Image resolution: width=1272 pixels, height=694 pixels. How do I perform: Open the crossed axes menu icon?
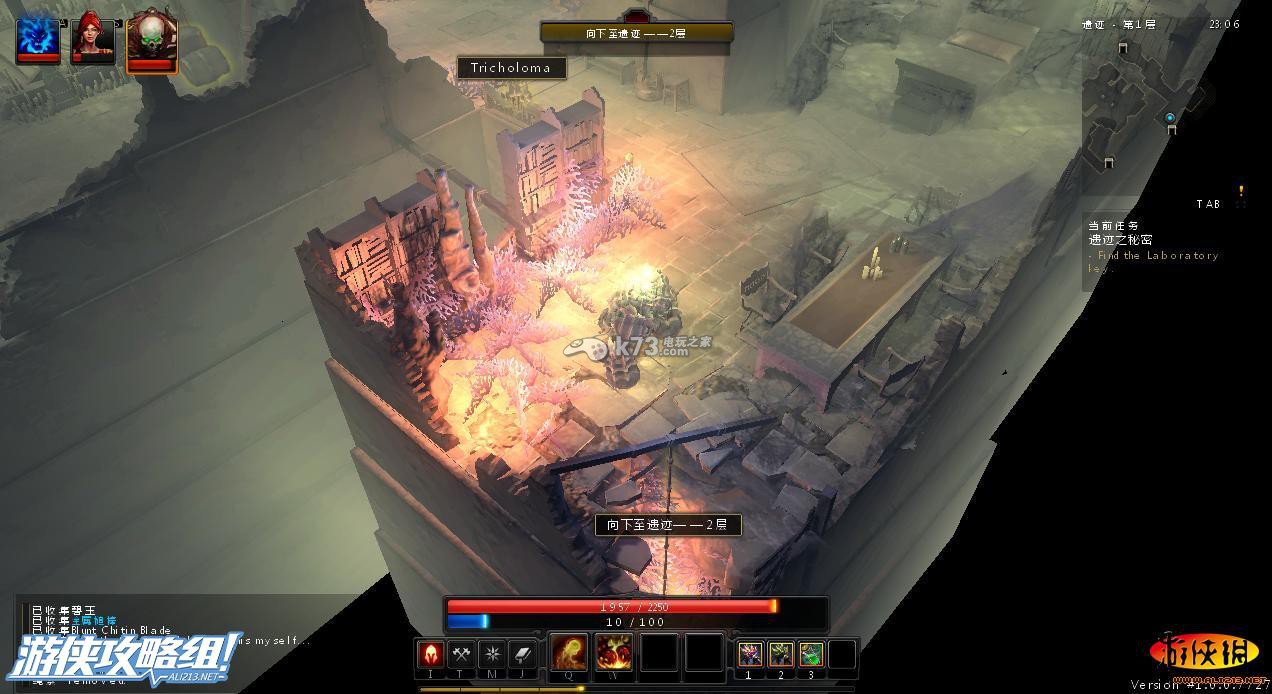tap(461, 654)
